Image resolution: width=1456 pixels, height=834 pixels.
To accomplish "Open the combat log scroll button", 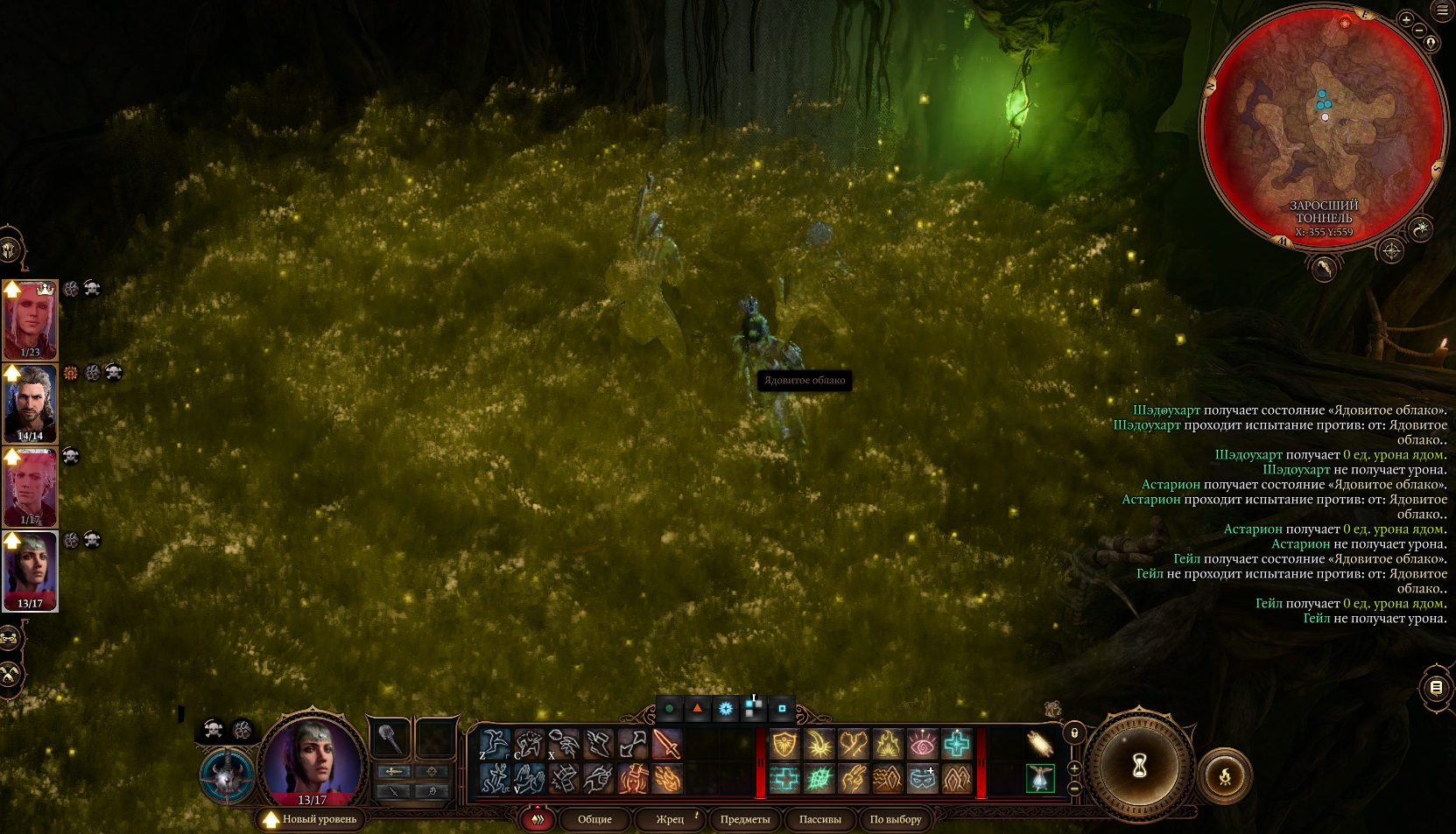I will click(1436, 688).
